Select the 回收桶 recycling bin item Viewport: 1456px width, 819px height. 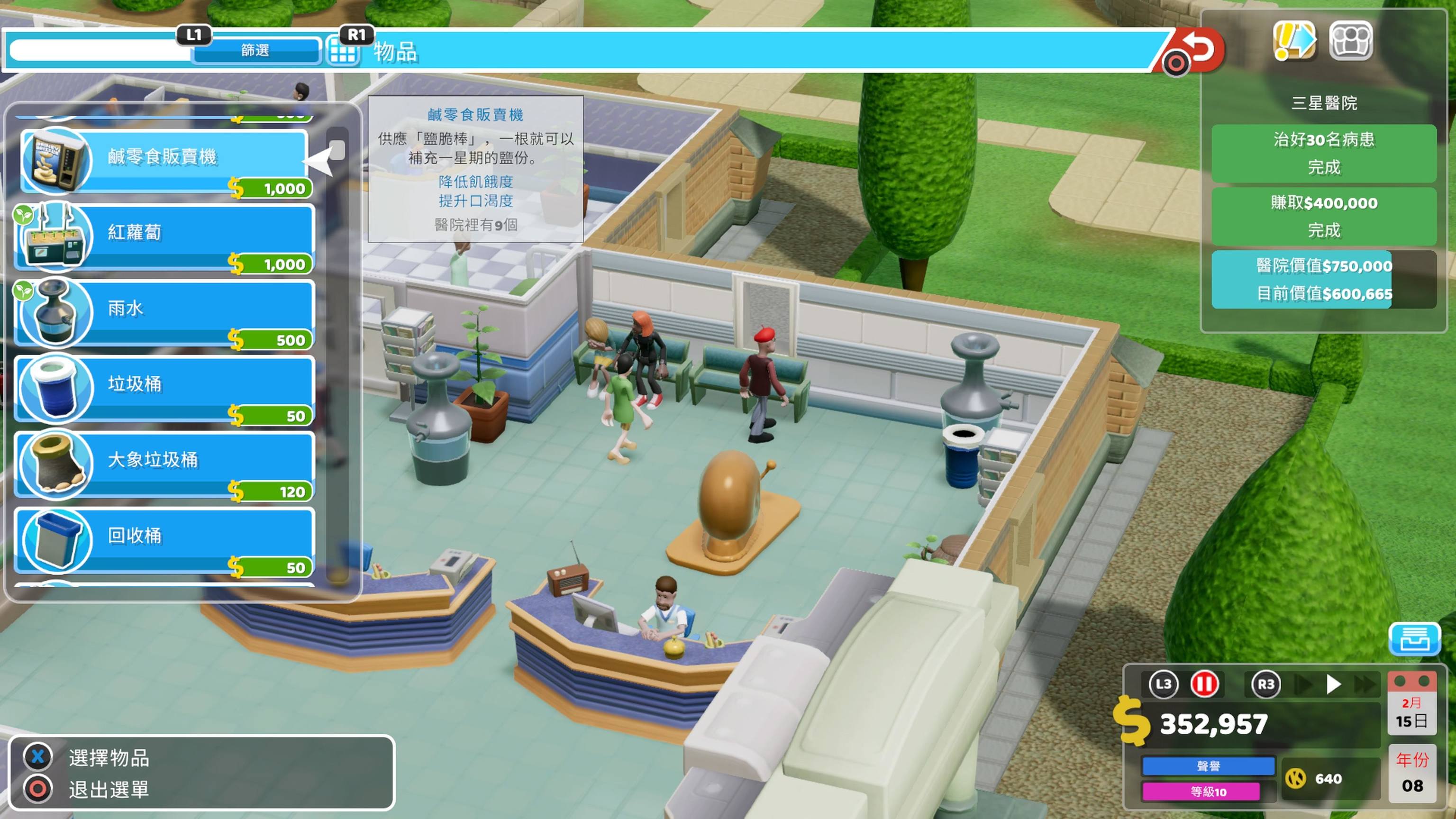(164, 539)
